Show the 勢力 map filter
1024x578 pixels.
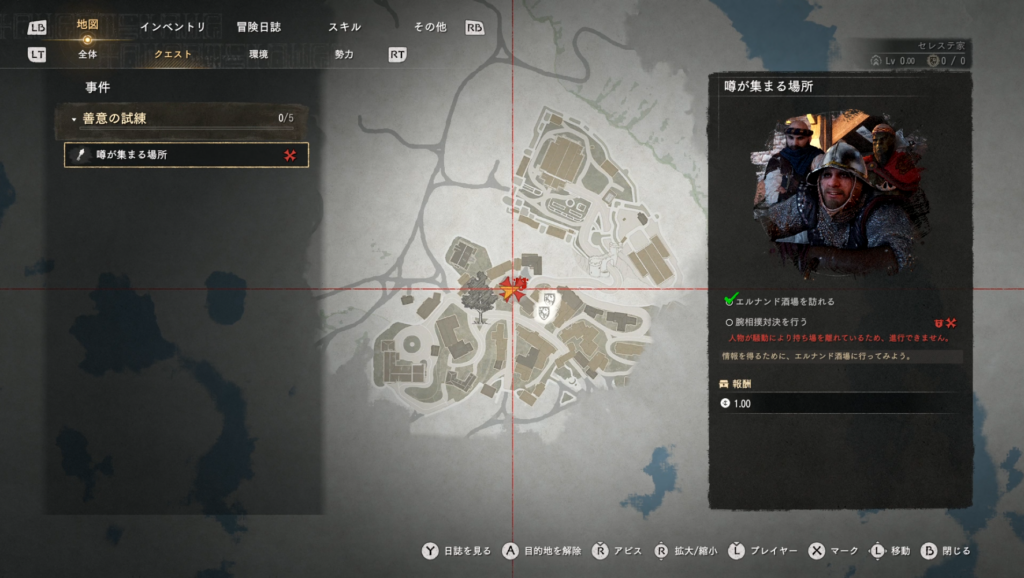pyautogui.click(x=344, y=54)
